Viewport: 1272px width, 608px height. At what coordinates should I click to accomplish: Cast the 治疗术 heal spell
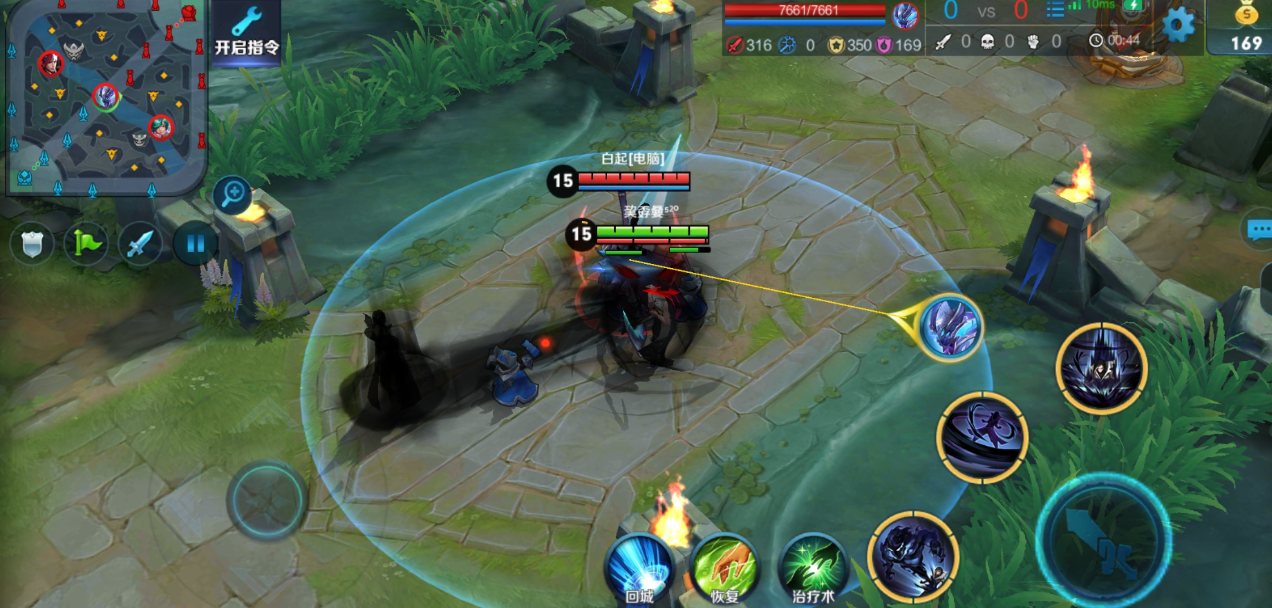(812, 568)
